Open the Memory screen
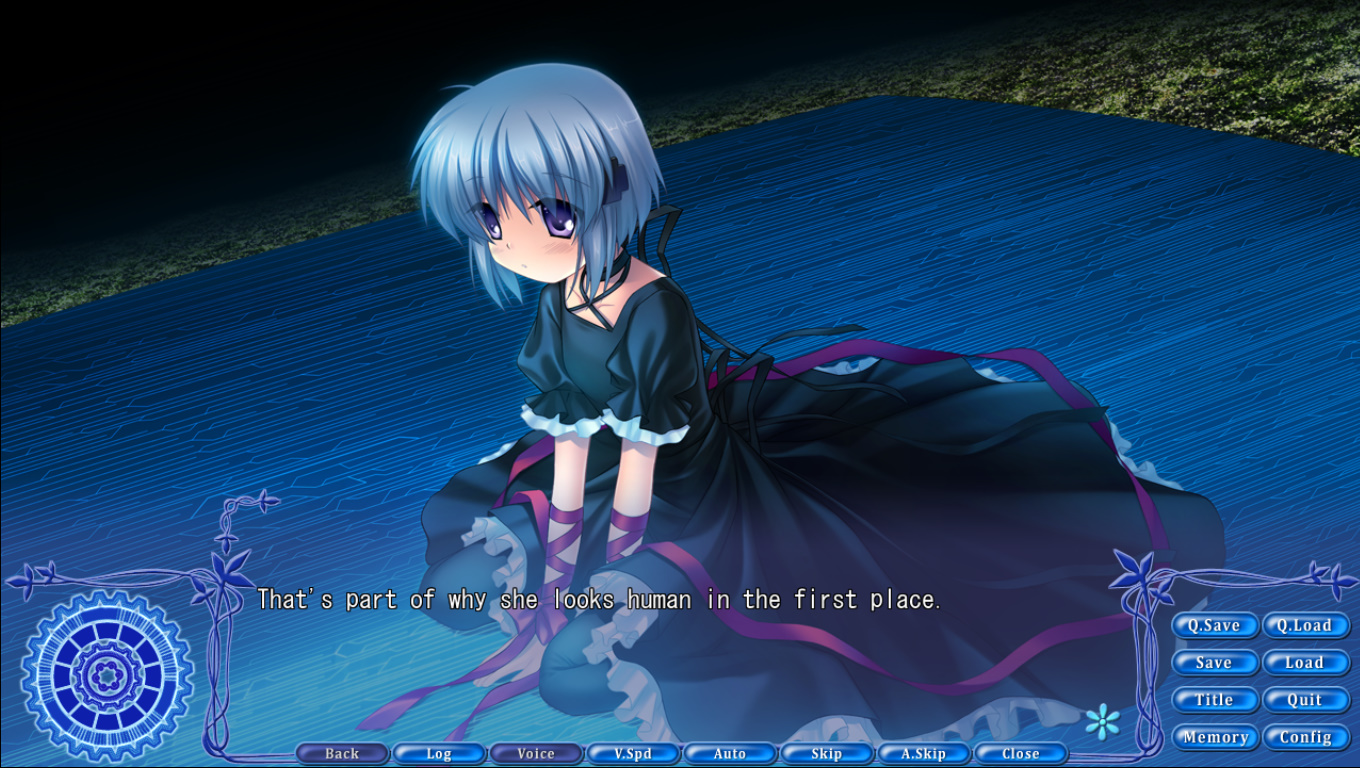 (x=1214, y=738)
